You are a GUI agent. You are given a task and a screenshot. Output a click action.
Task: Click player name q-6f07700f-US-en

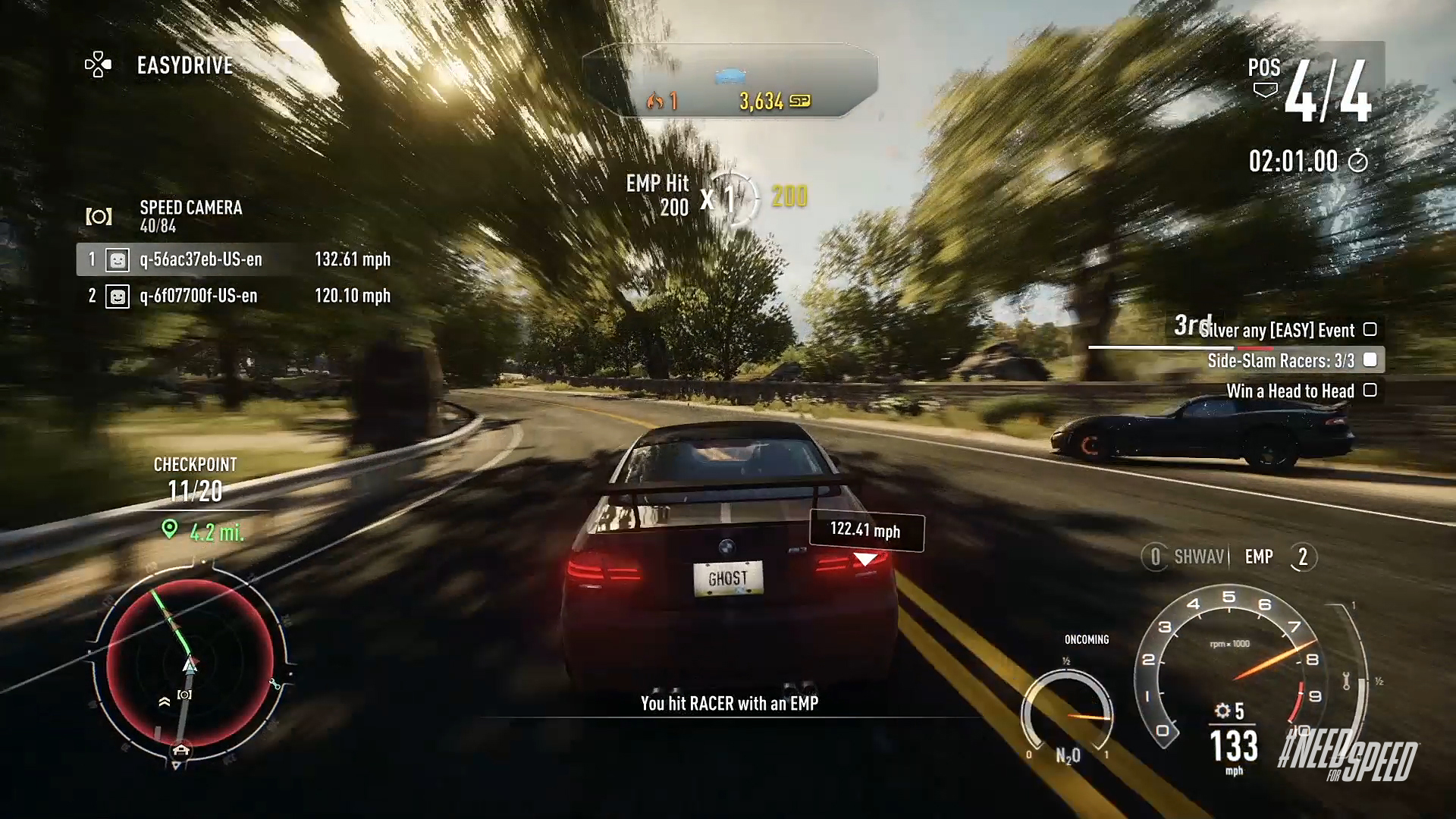click(x=197, y=296)
